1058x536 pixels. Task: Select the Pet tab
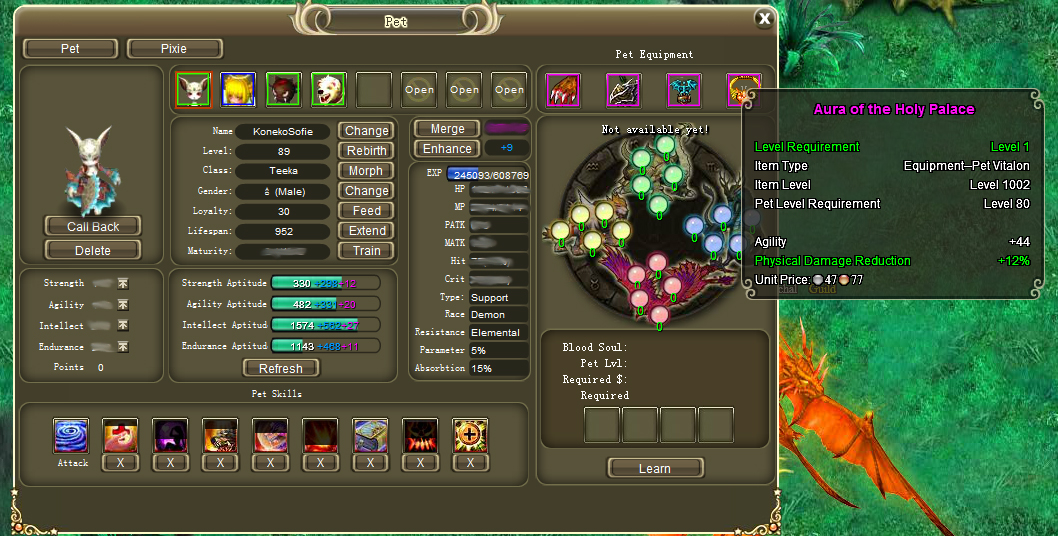(x=70, y=48)
